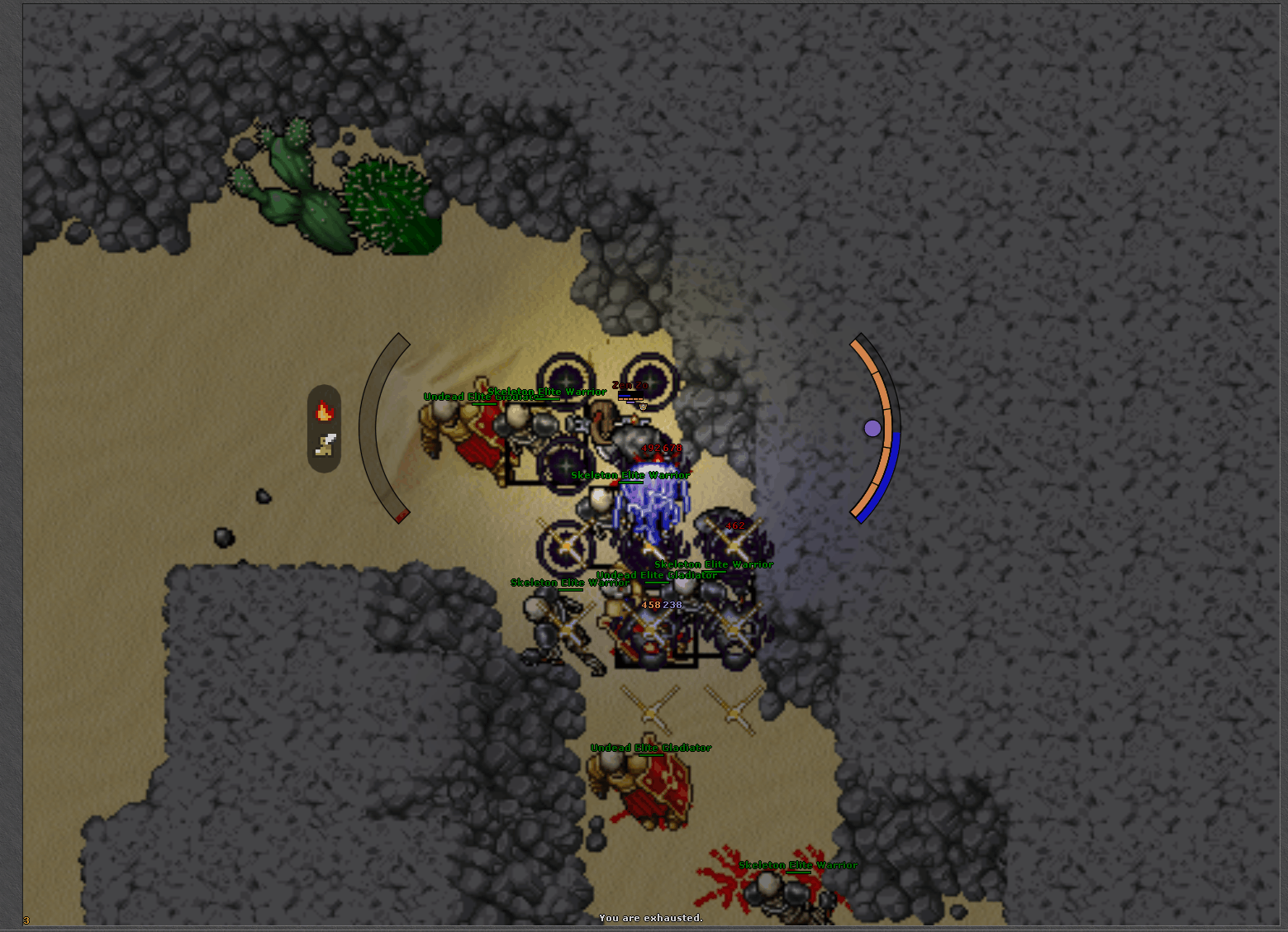Select the haste boot status icon
Viewport: 1288px width, 932px height.
[324, 445]
